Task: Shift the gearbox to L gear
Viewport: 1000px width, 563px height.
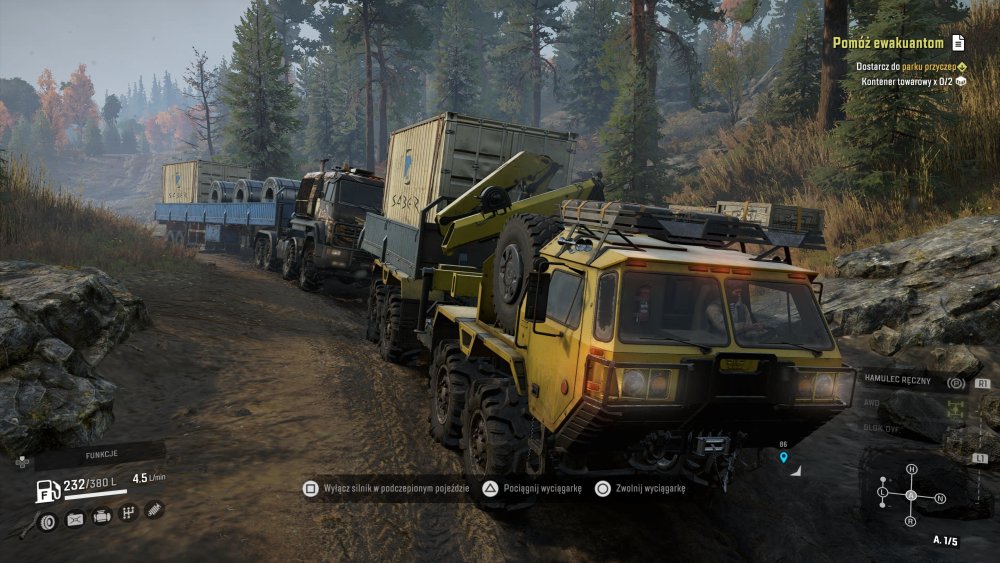Action: pyautogui.click(x=882, y=492)
